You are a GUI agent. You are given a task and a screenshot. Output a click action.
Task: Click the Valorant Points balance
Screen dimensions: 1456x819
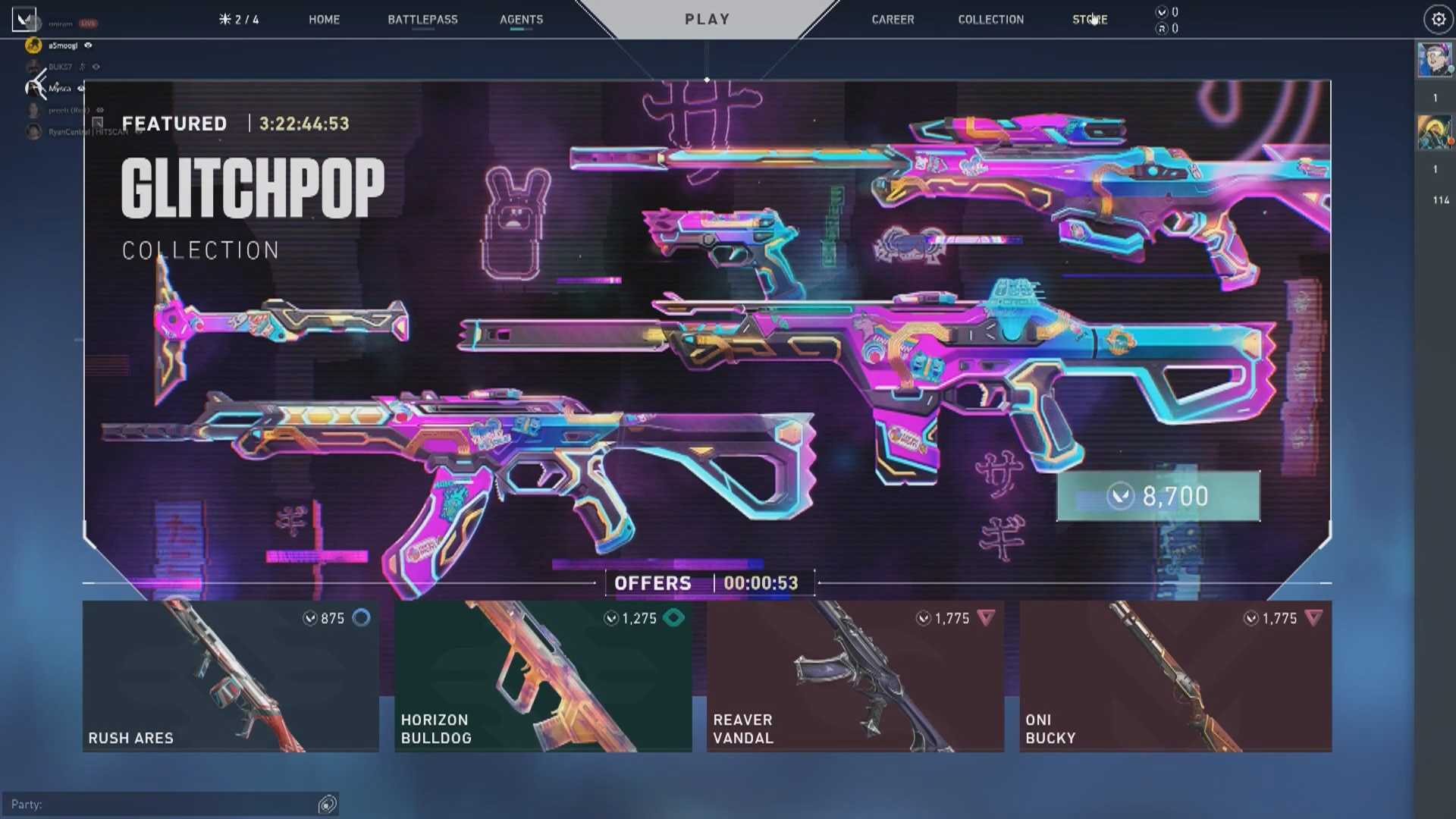[x=1167, y=12]
